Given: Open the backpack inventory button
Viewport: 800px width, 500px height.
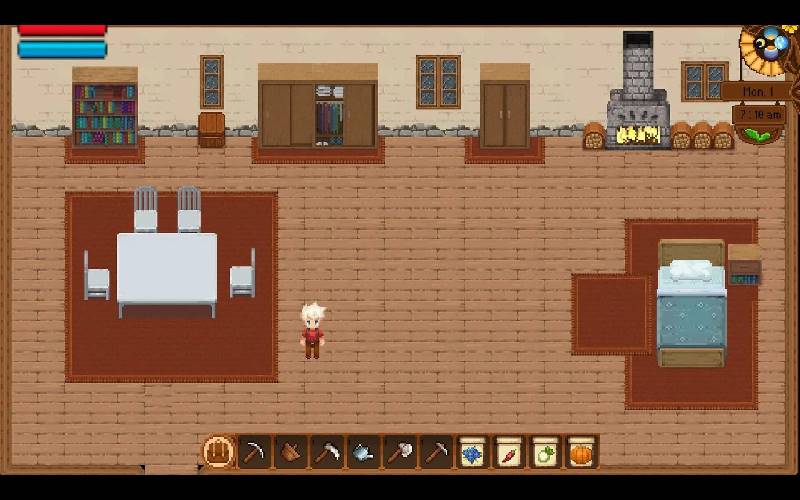Looking at the screenshot, I should click(218, 452).
